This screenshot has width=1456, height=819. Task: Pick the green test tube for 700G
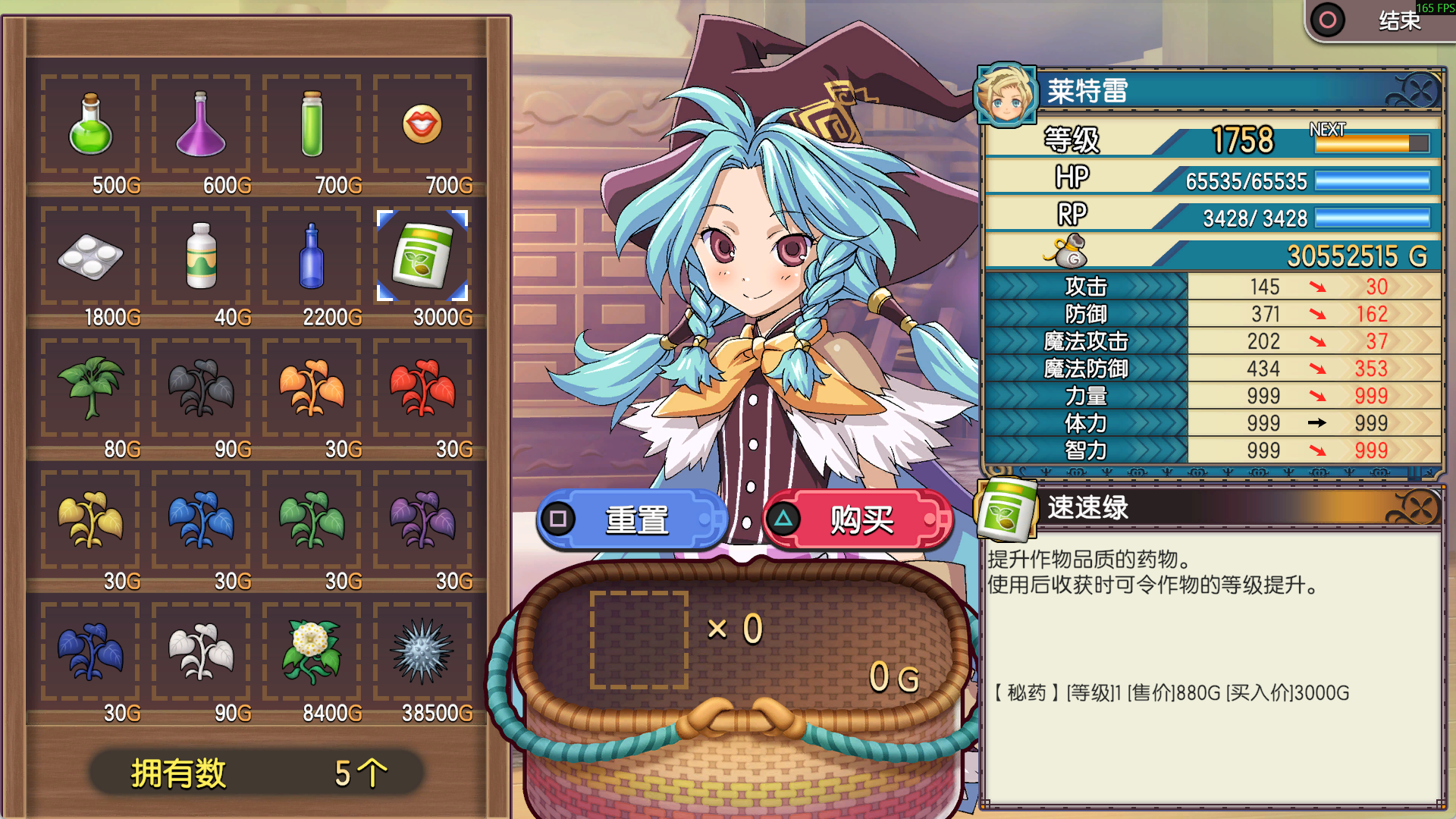click(x=312, y=125)
